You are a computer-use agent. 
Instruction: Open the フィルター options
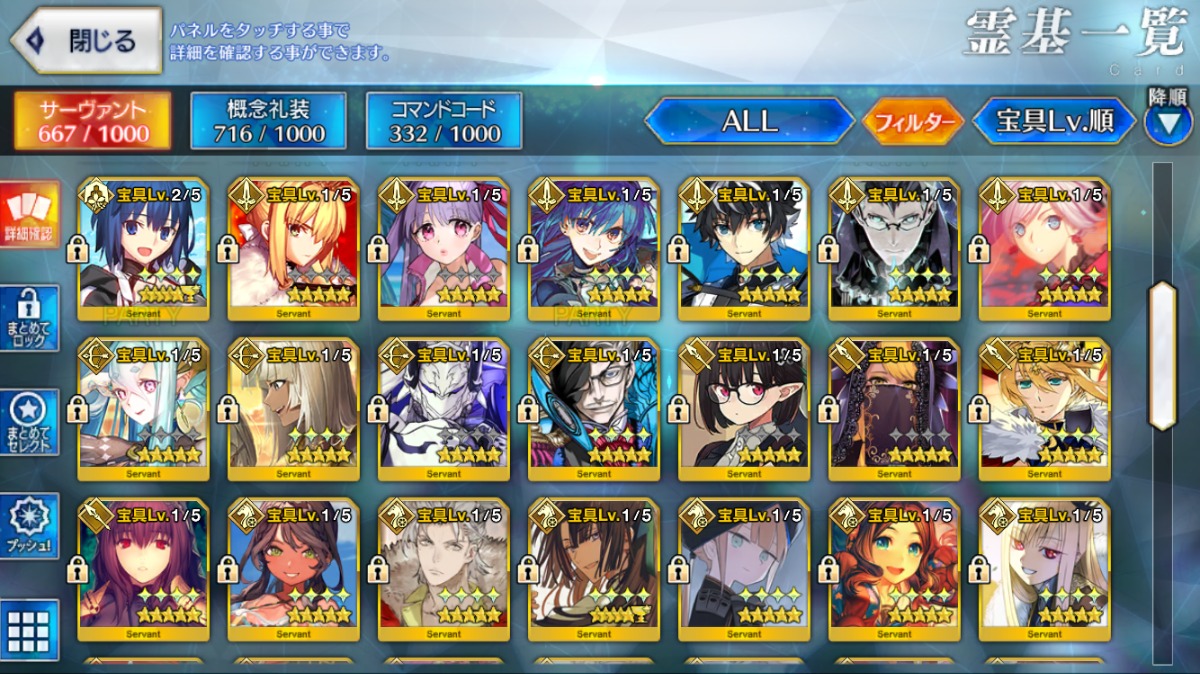click(912, 122)
